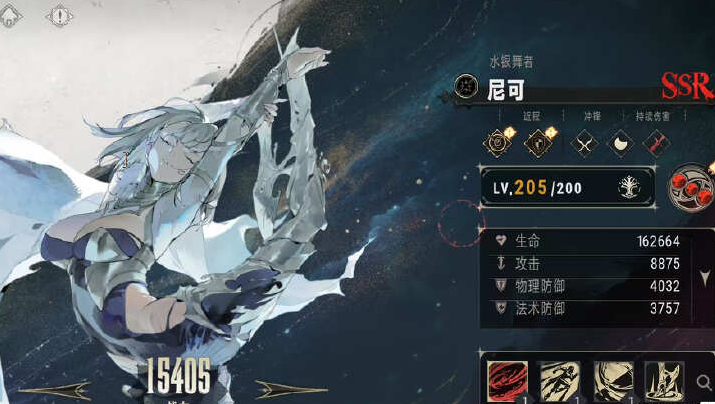Open the exclamation mark info icon
This screenshot has height=404, width=715.
[x=61, y=16]
